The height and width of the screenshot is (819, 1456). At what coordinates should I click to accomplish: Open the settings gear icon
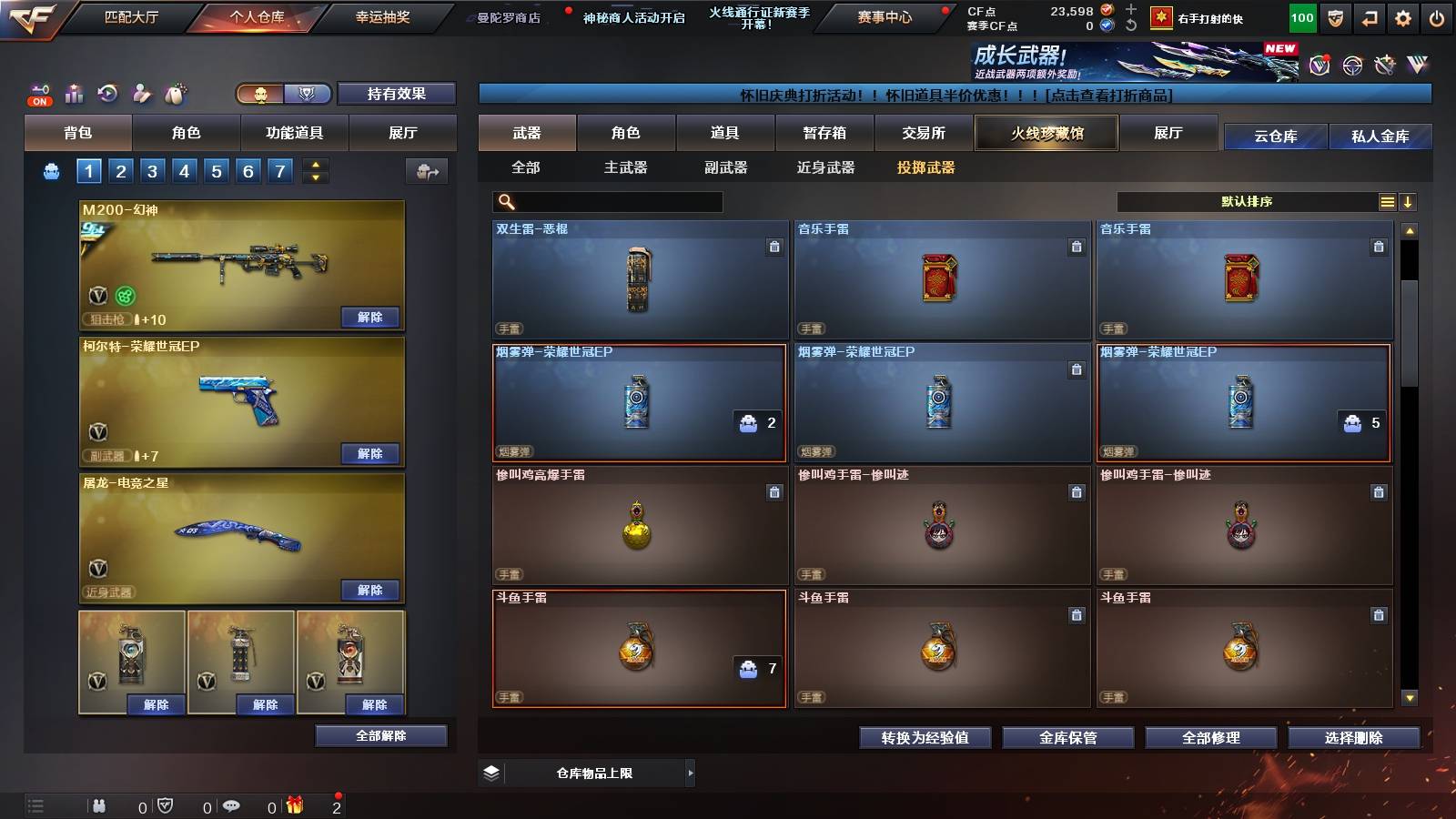1403,18
